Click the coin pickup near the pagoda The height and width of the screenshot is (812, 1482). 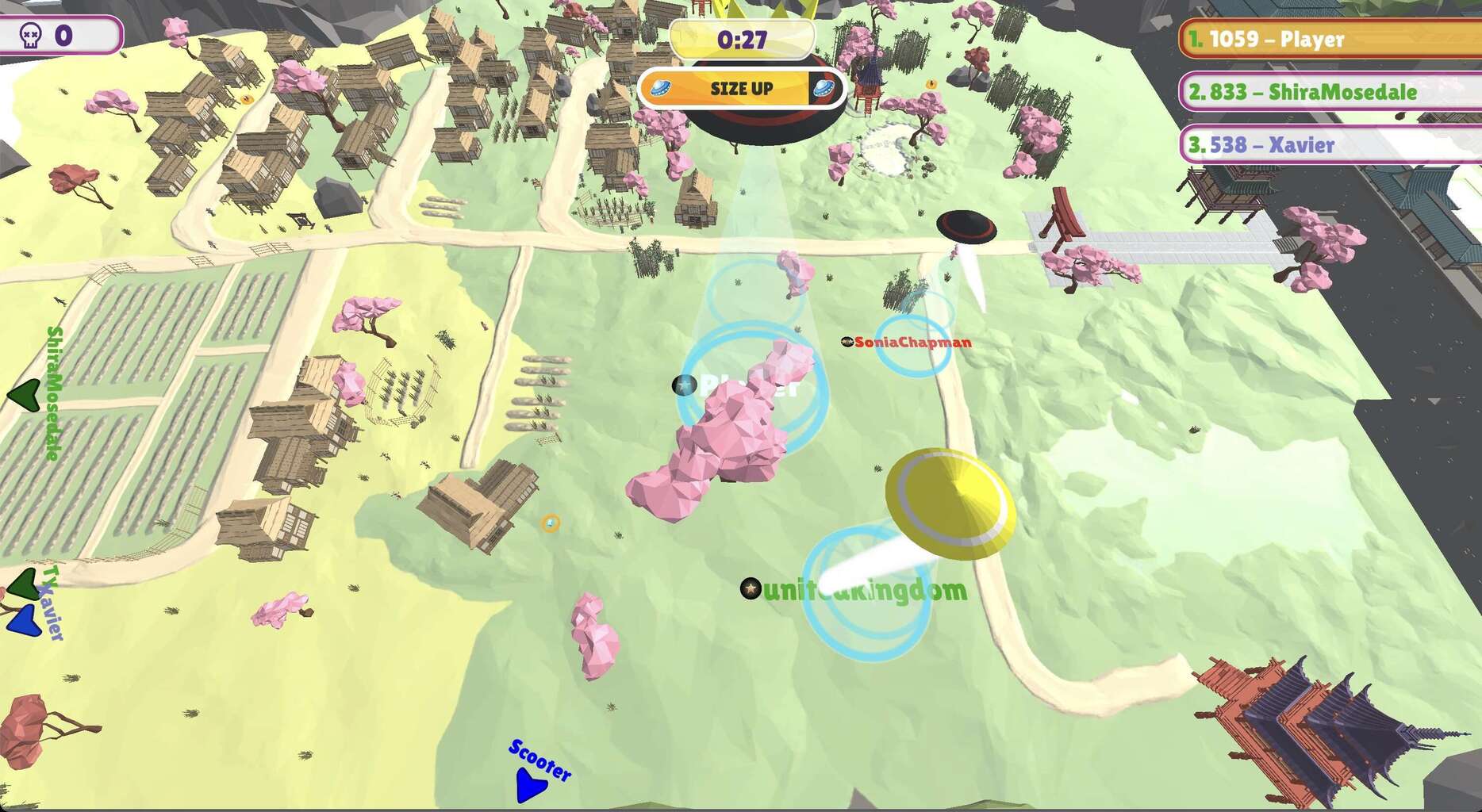[931, 82]
